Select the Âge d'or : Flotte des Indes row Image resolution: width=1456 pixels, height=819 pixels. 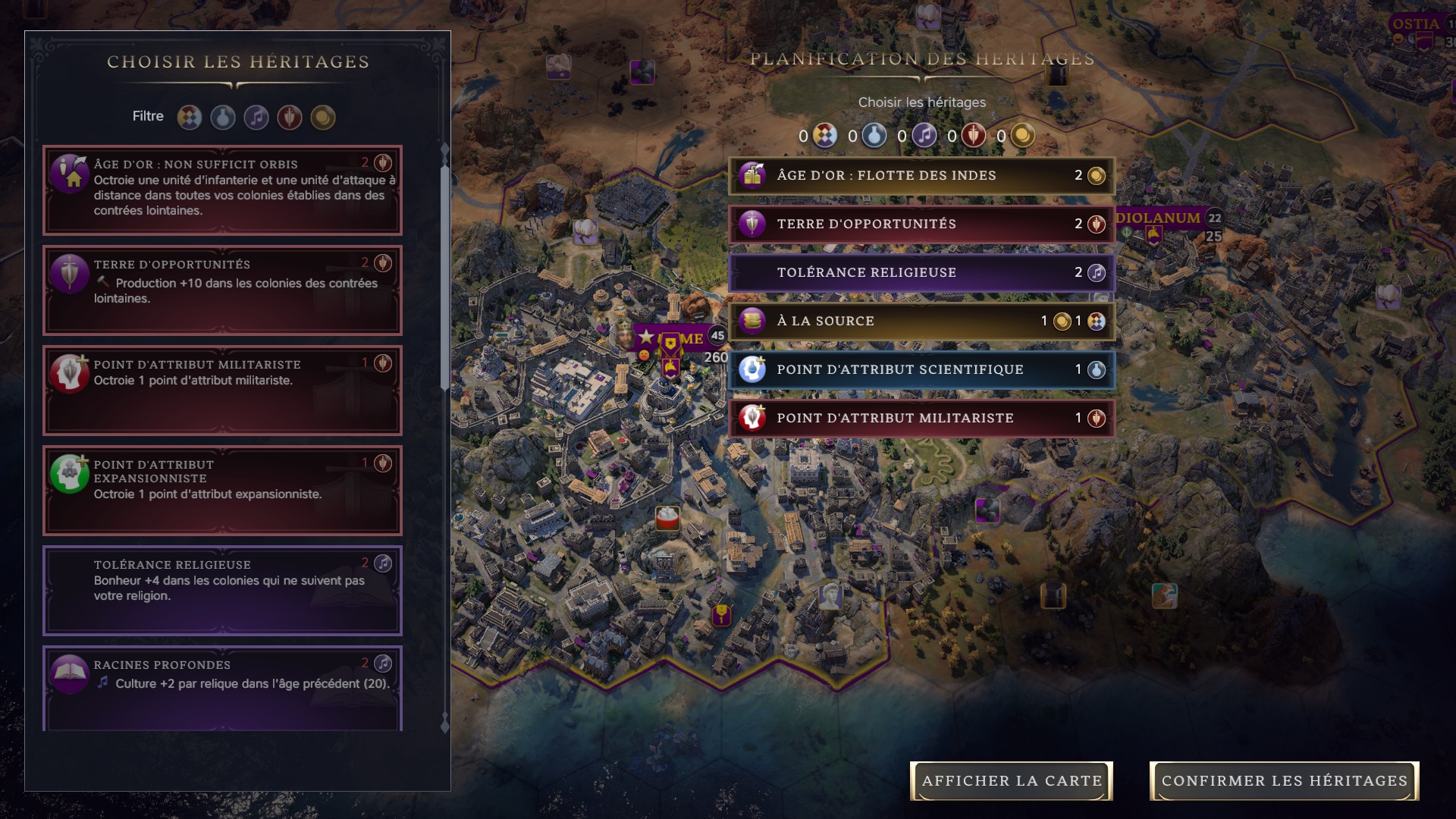coord(921,175)
